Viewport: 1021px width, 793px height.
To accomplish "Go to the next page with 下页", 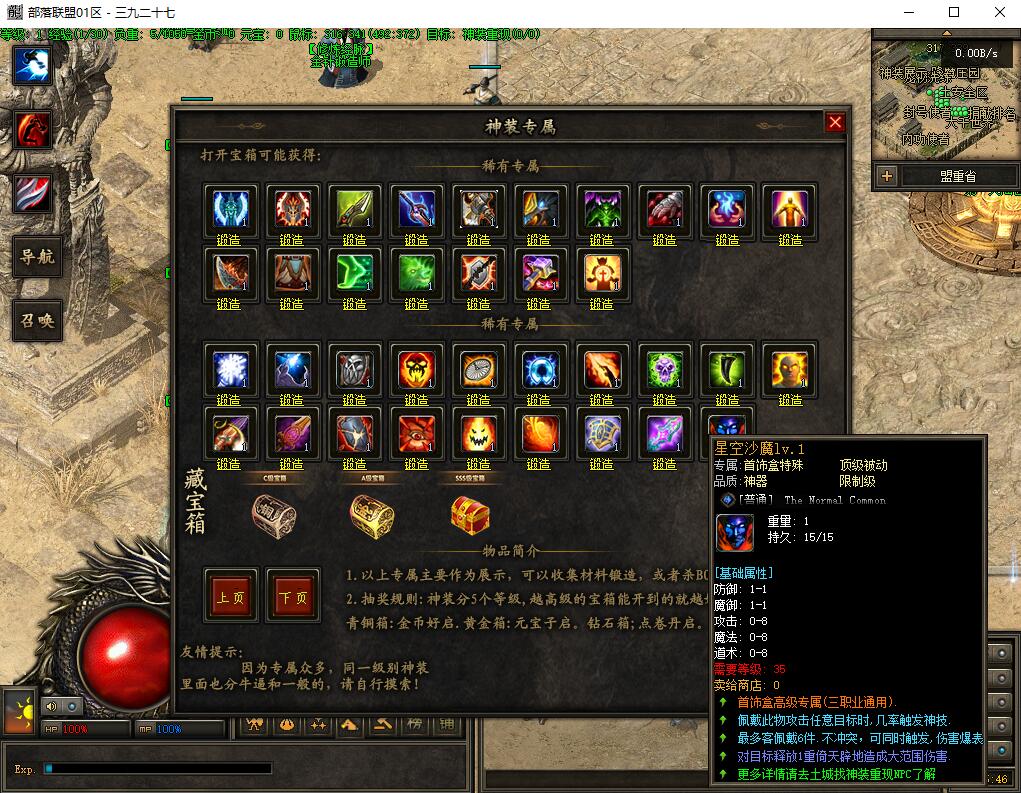I will click(293, 596).
